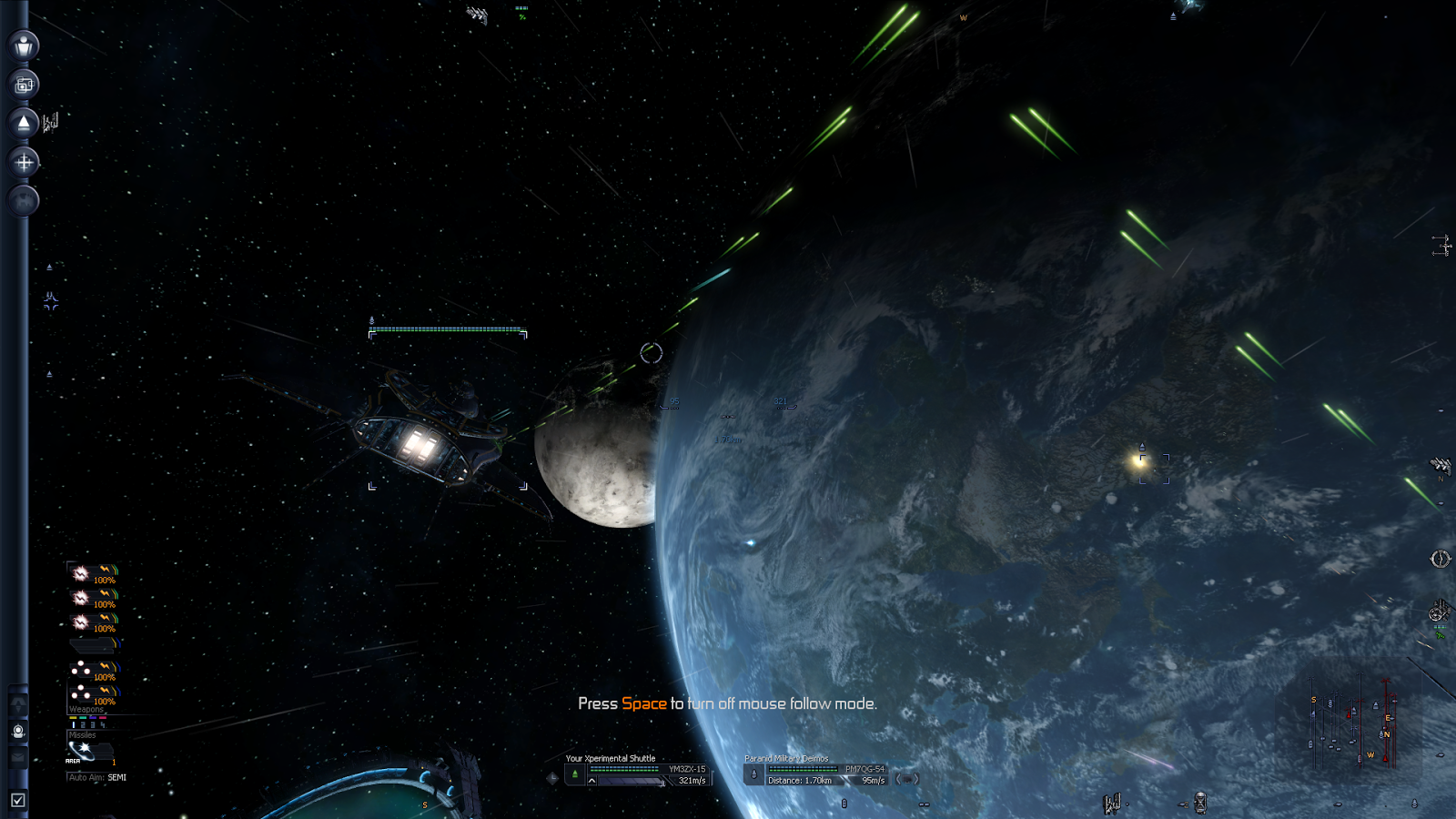Open the envelope messages icon
Viewport: 1456px width, 819px height.
(18, 756)
